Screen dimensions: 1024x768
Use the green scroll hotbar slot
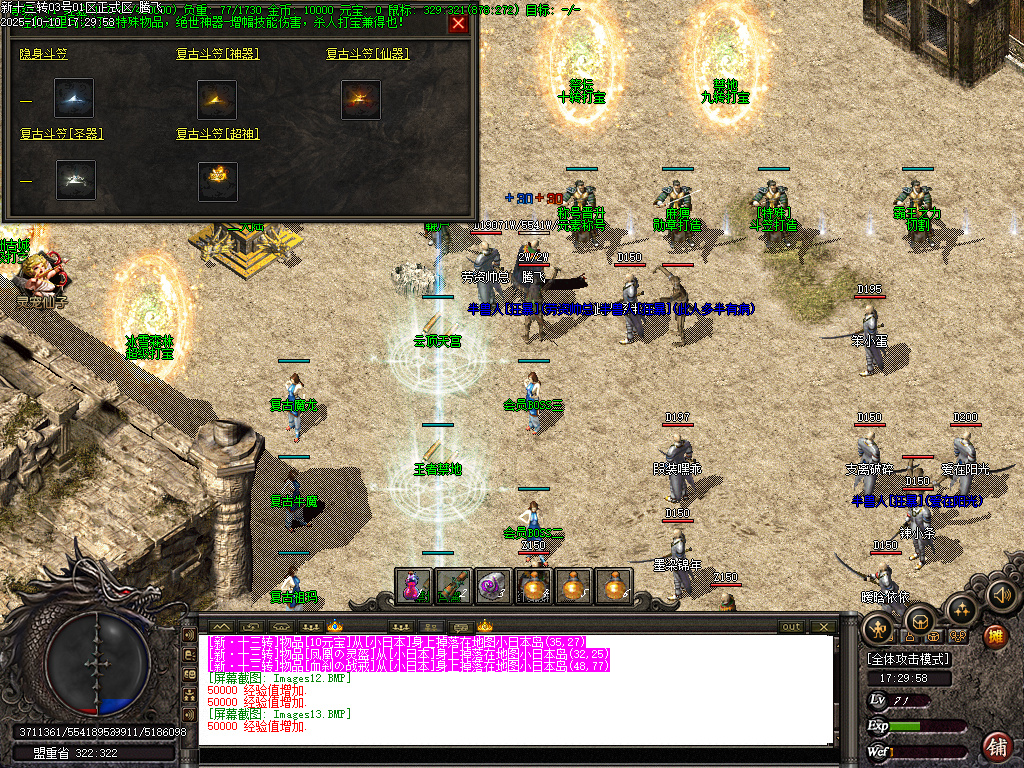(x=454, y=586)
